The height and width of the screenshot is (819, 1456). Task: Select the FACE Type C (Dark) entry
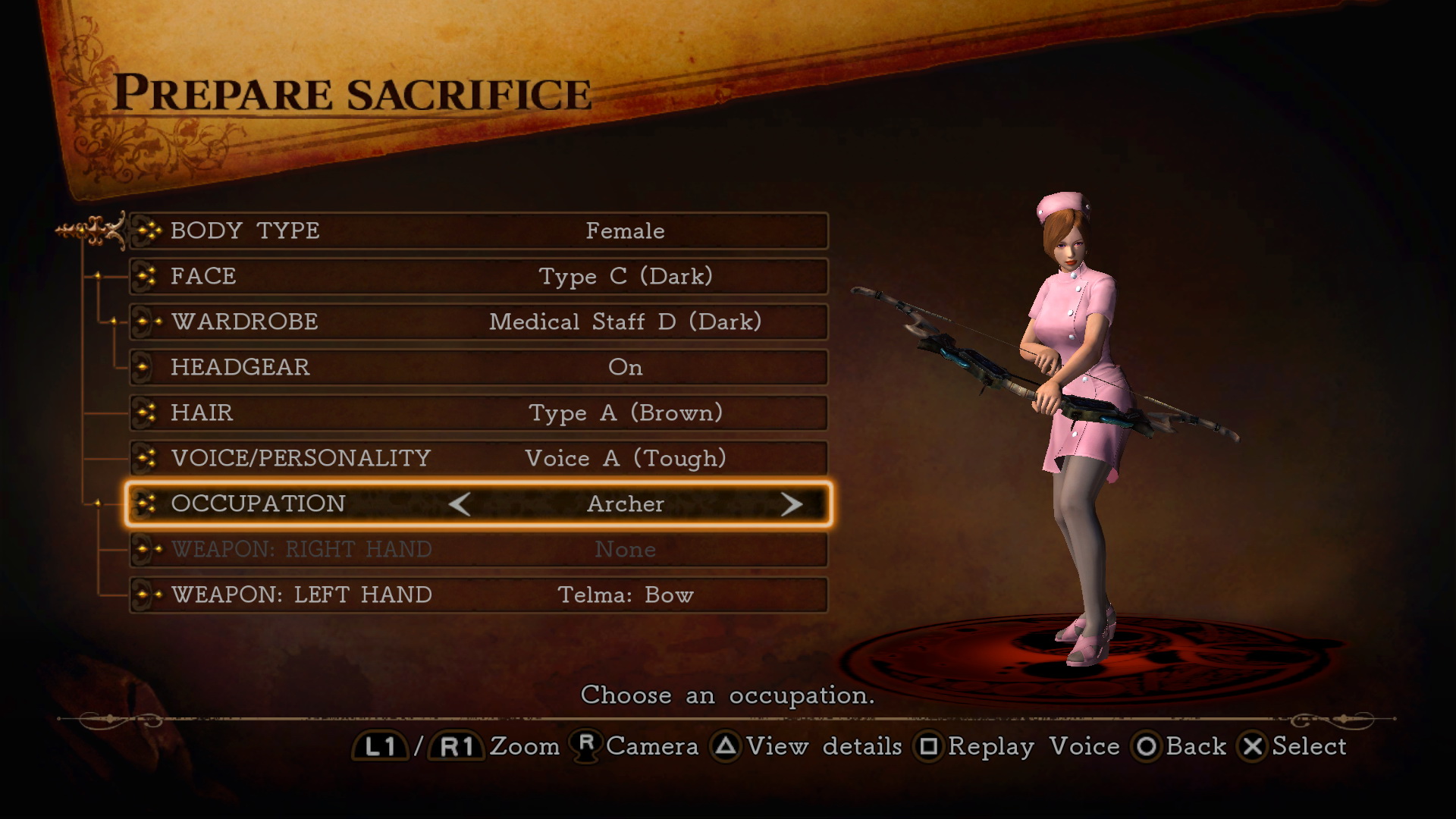click(626, 276)
